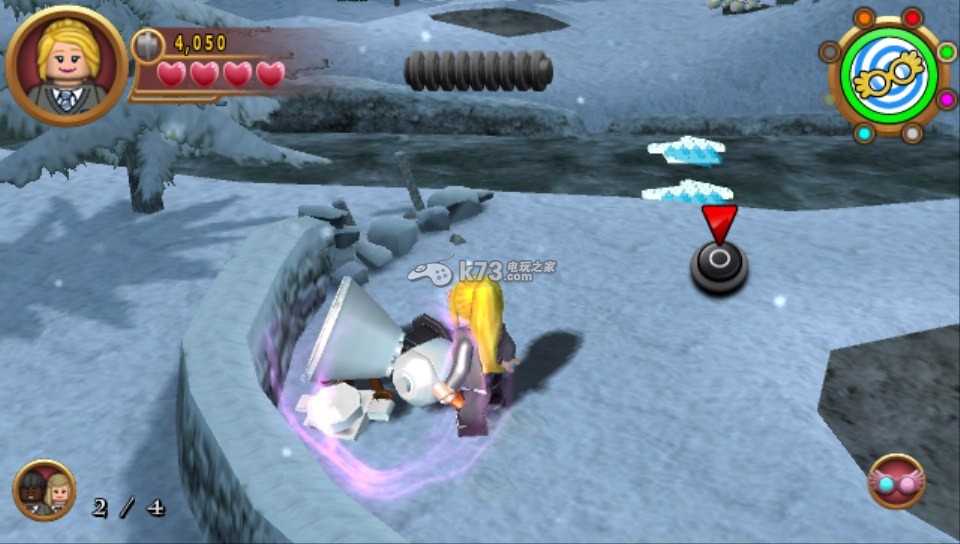Image resolution: width=960 pixels, height=544 pixels.
Task: Select the magenta spell dot
Action: 946,98
